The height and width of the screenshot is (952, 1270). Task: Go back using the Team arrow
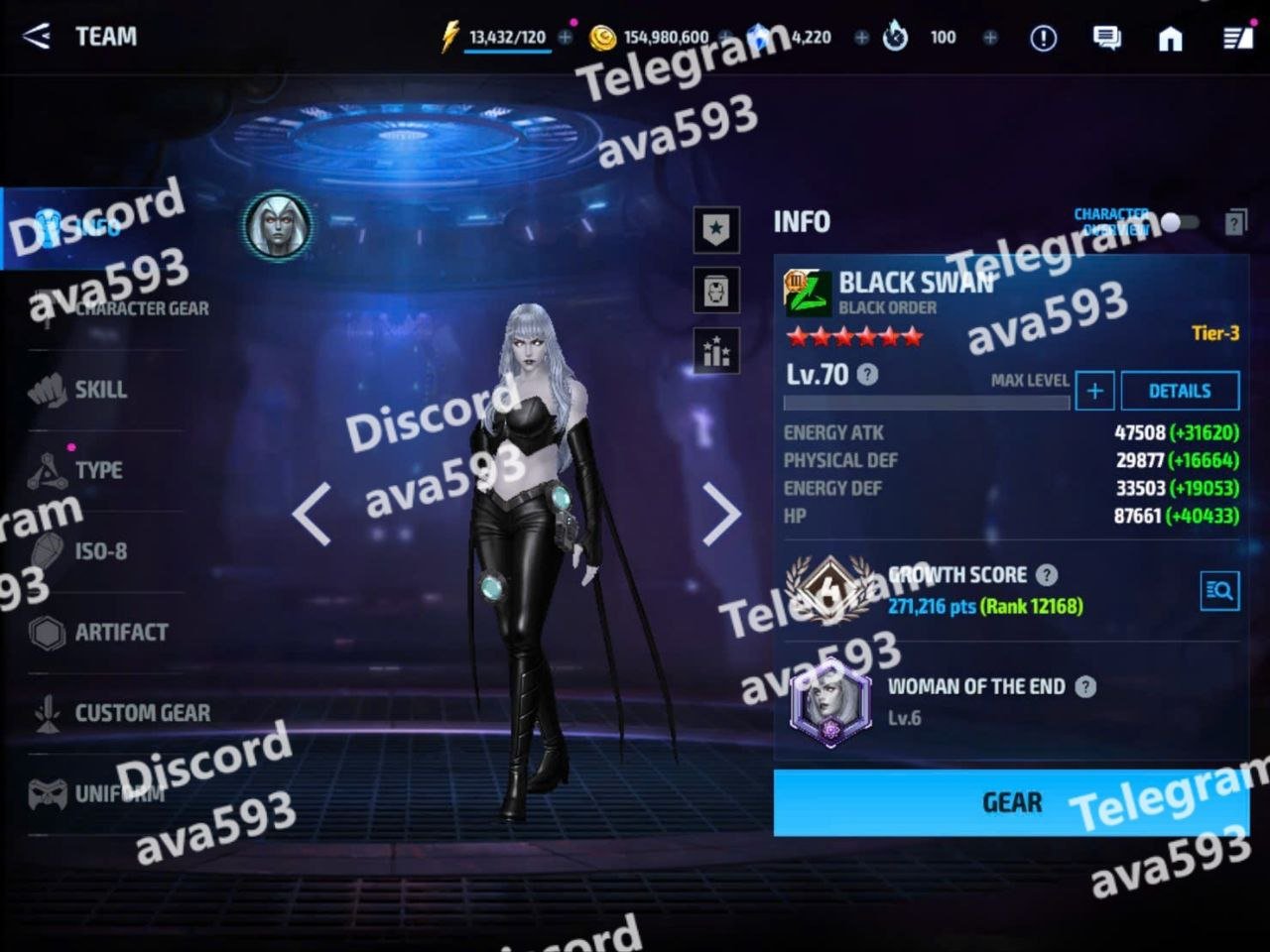(x=37, y=37)
